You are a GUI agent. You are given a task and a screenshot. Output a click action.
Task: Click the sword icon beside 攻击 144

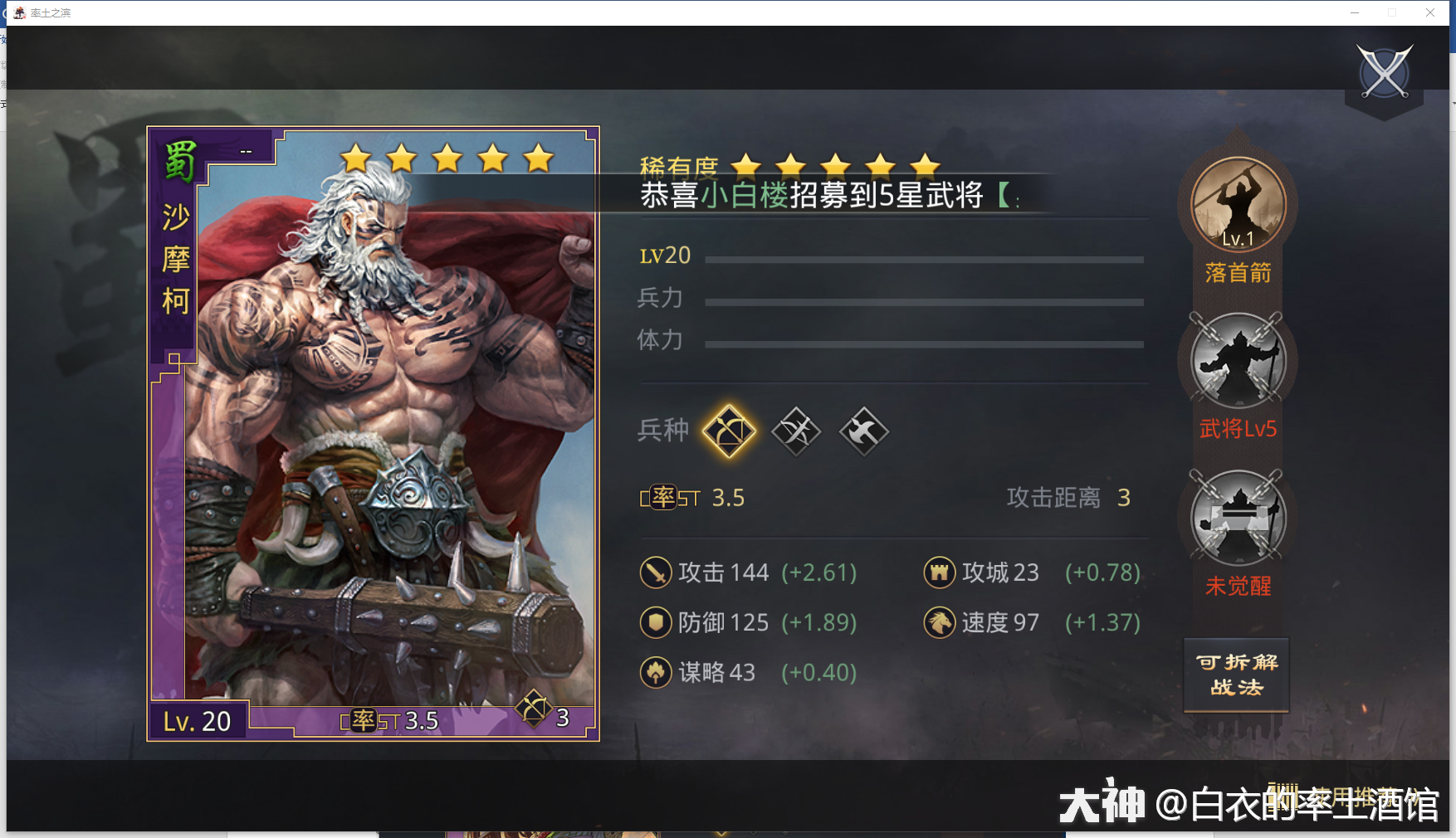click(x=656, y=572)
